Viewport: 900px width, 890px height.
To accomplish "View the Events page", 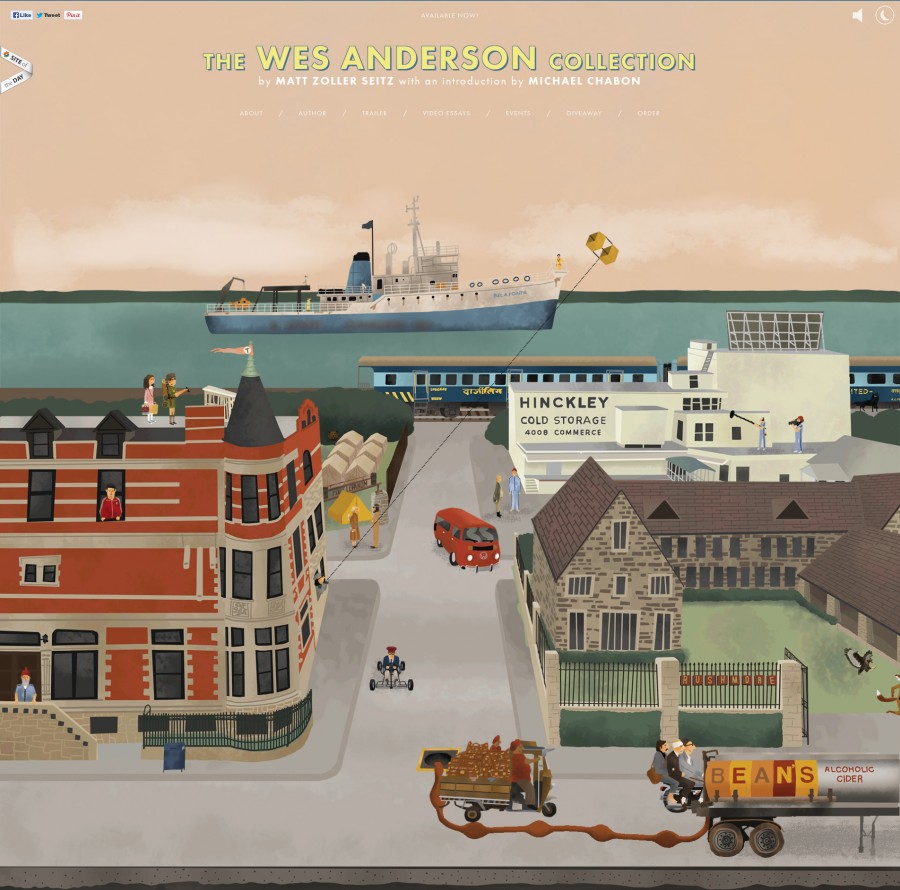I will tap(518, 113).
